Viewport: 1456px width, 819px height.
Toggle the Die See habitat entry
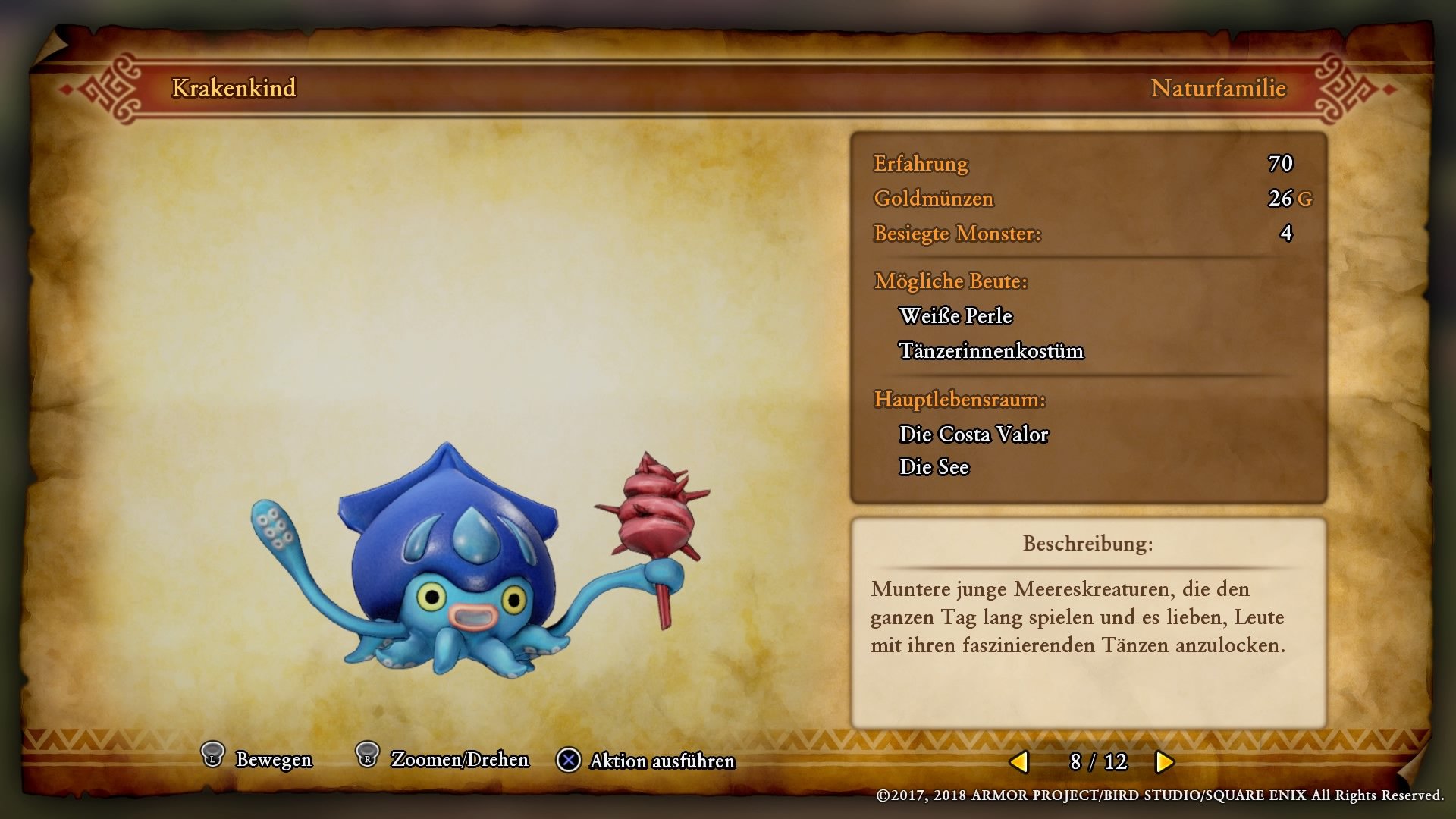point(934,467)
